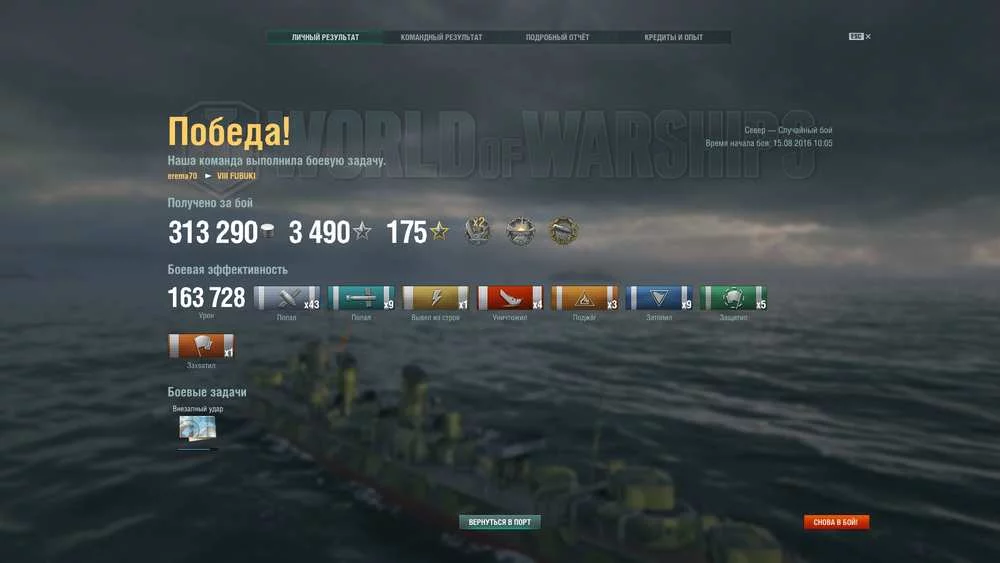1000x563 pixels.
Task: Choose the x9 torpedo hits ribbon
Action: pyautogui.click(x=361, y=298)
